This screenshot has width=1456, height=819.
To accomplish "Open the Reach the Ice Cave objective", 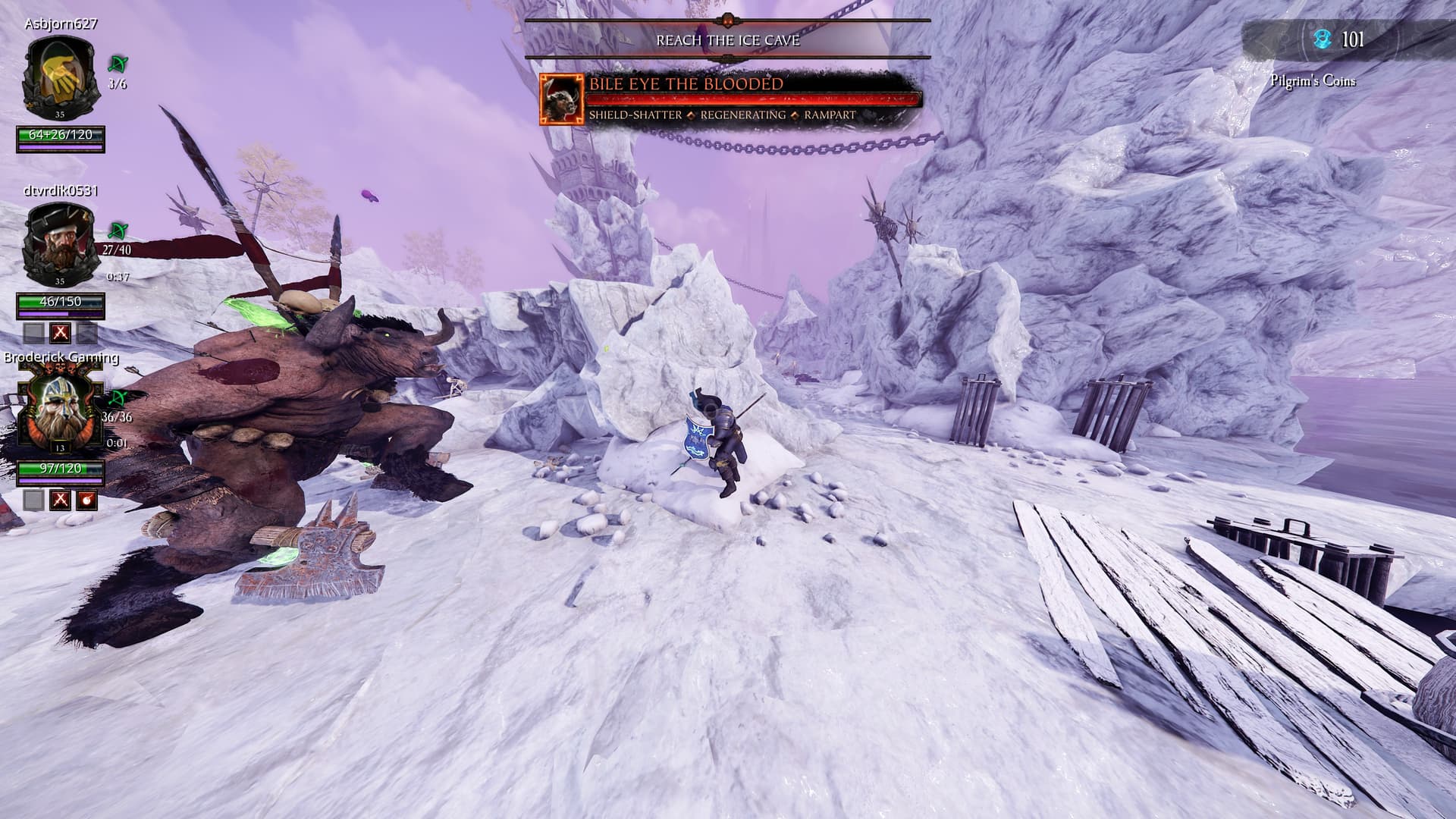I will (x=727, y=40).
